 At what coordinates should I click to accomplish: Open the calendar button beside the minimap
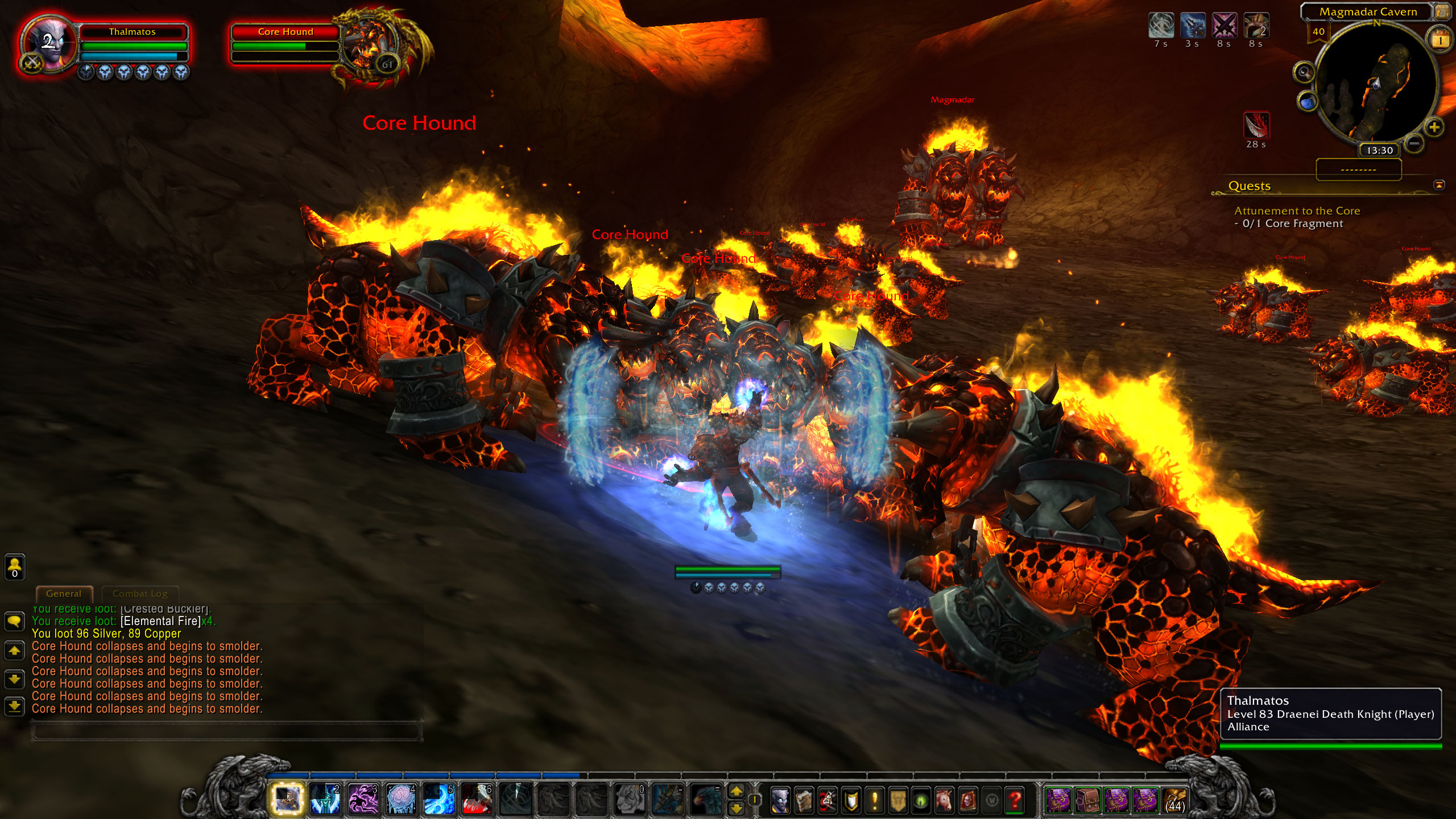pos(1440,40)
